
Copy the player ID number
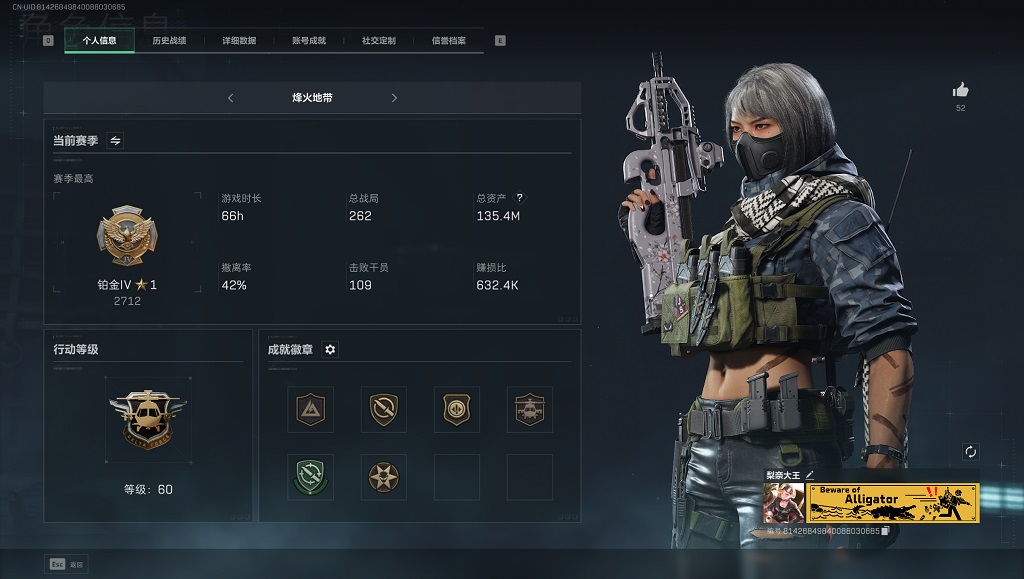(886, 531)
